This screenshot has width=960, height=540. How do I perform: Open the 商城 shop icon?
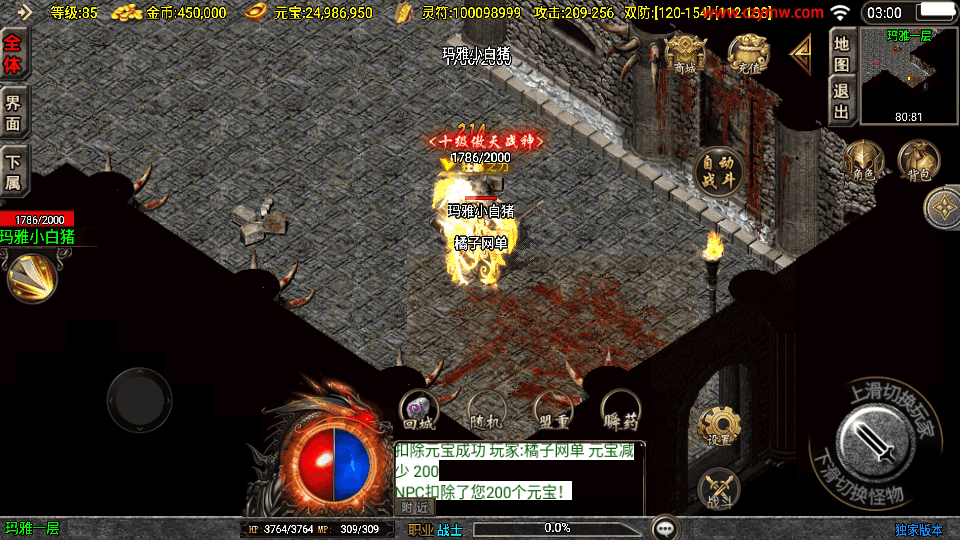click(x=685, y=56)
